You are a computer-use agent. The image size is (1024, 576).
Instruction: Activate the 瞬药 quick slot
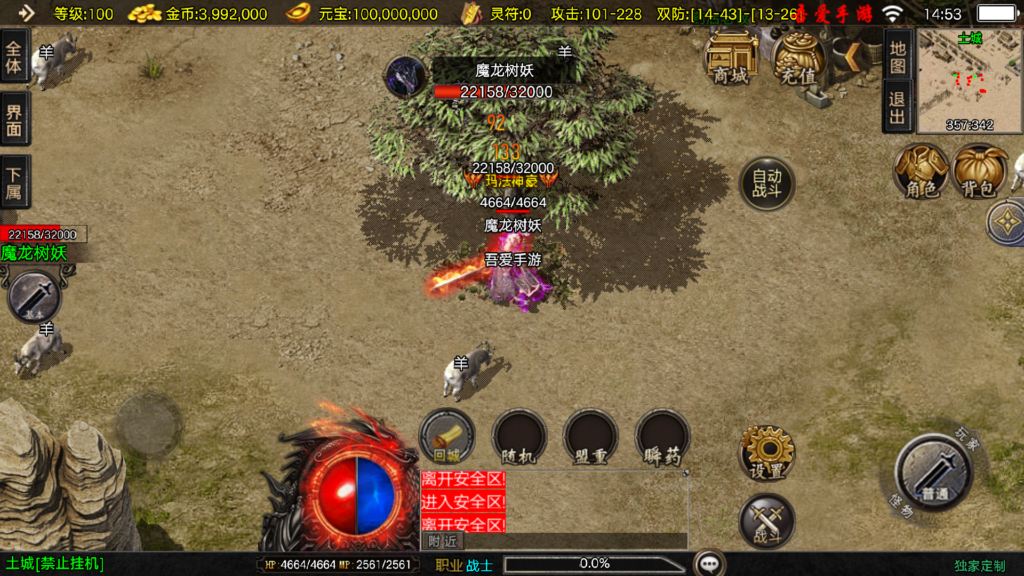coord(662,437)
